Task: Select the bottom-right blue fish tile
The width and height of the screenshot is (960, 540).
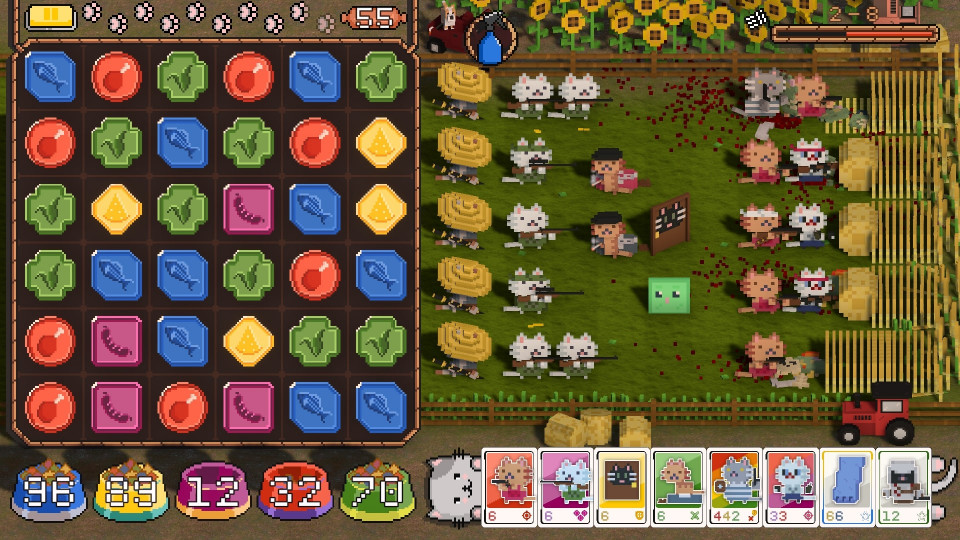Action: pos(381,407)
